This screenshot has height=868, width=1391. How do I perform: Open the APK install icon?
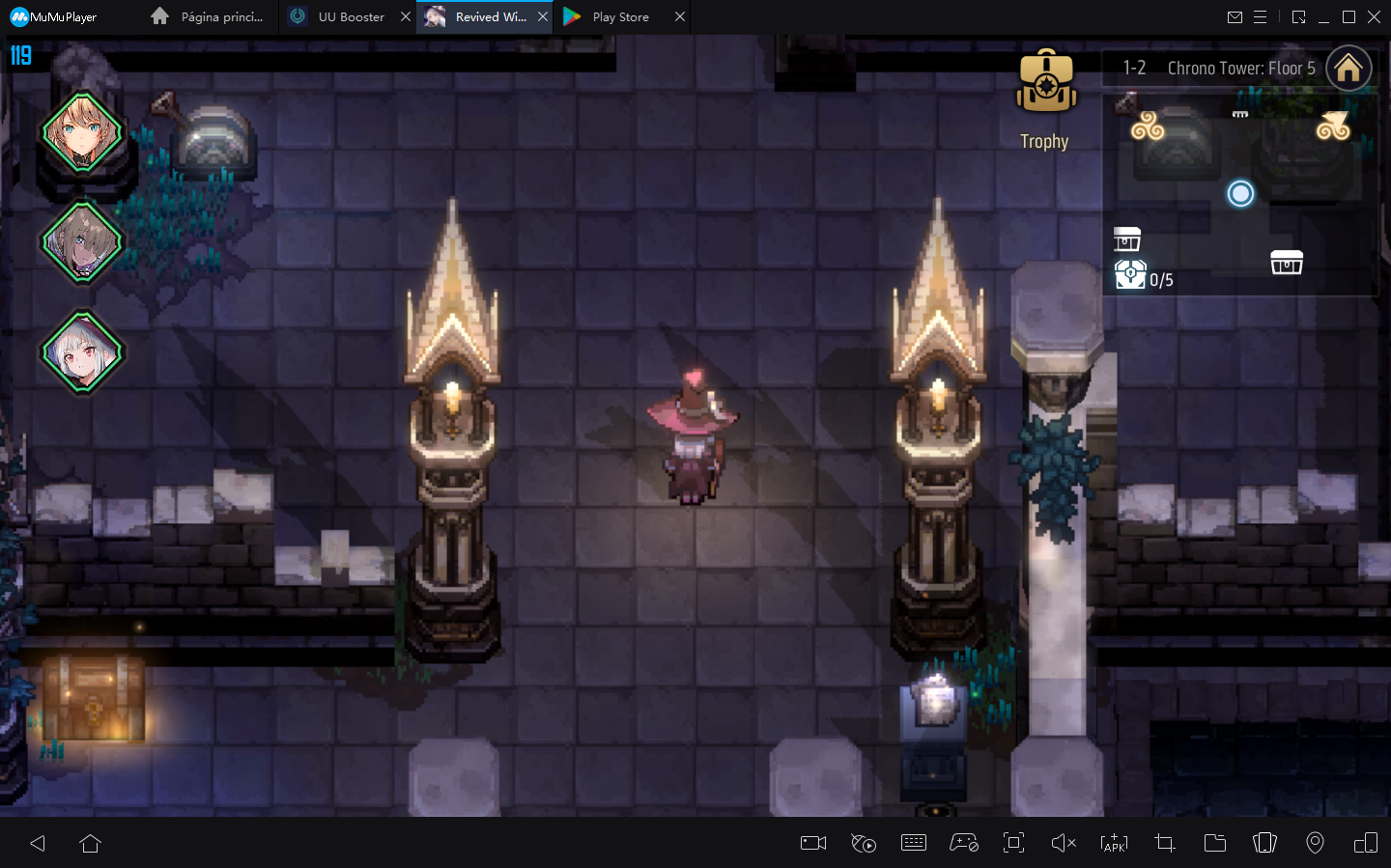(x=1114, y=843)
